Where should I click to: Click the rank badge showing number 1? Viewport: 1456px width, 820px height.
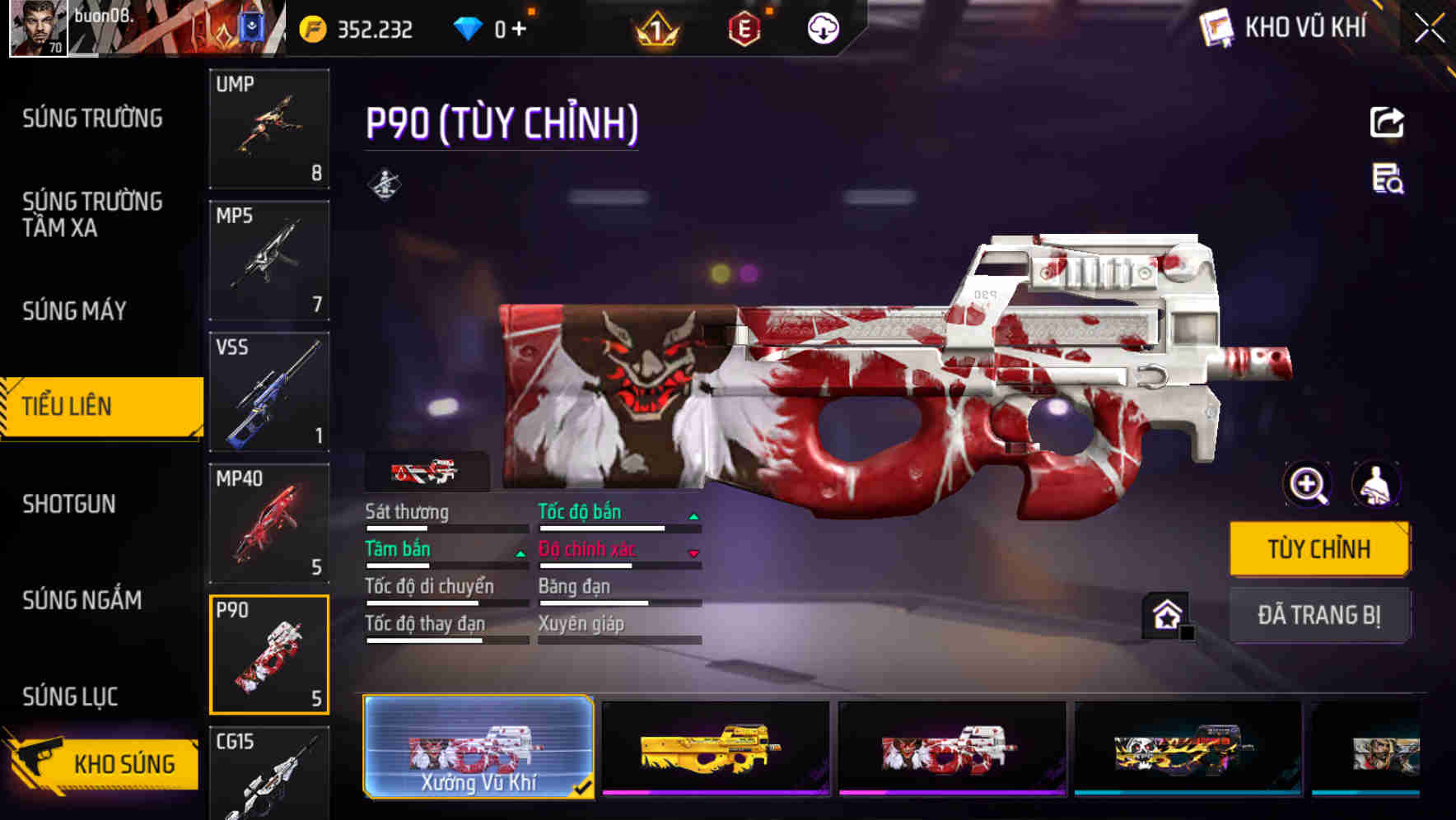pos(659,27)
